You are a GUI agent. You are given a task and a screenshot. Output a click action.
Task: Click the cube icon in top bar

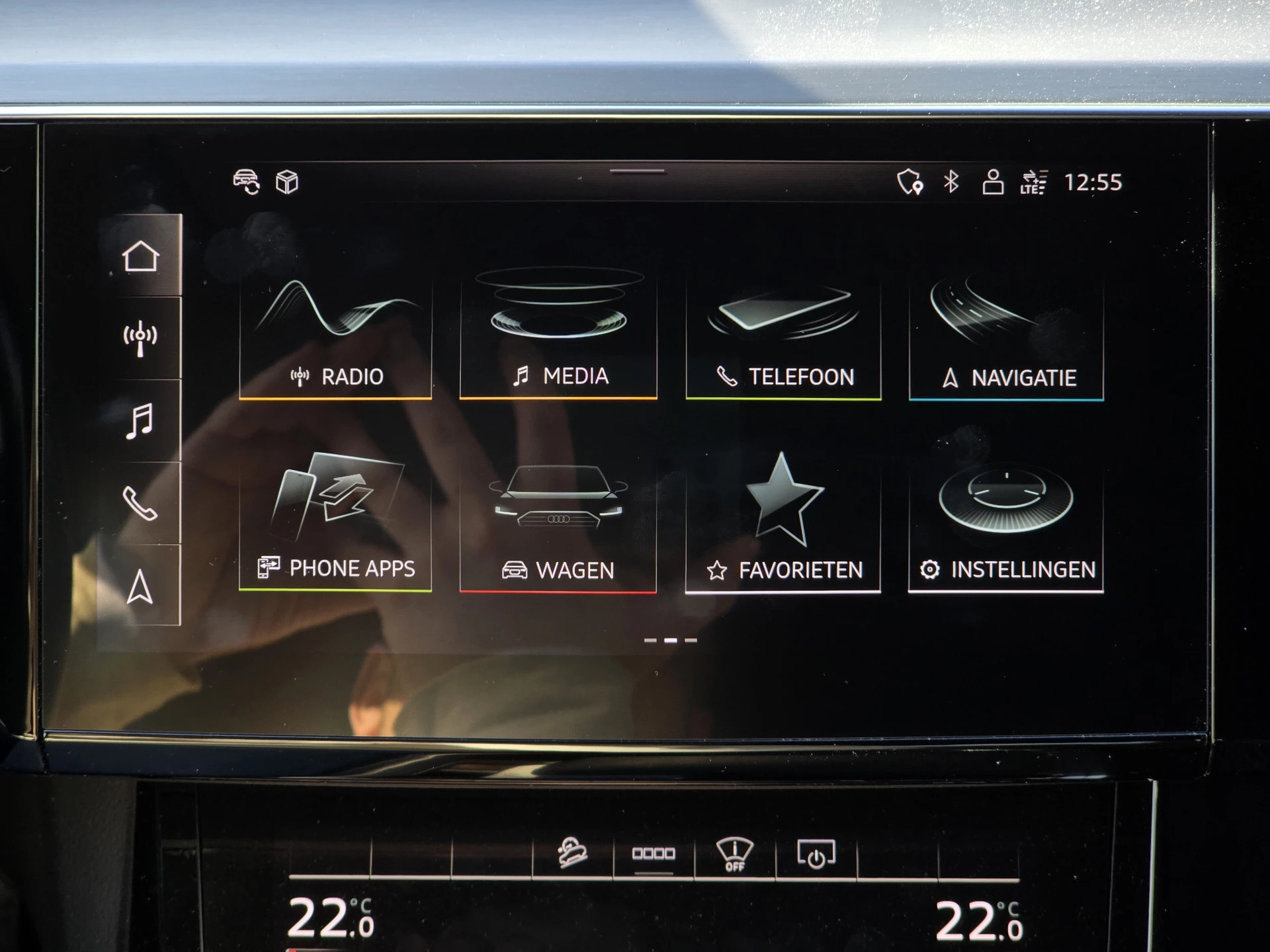pos(287,182)
